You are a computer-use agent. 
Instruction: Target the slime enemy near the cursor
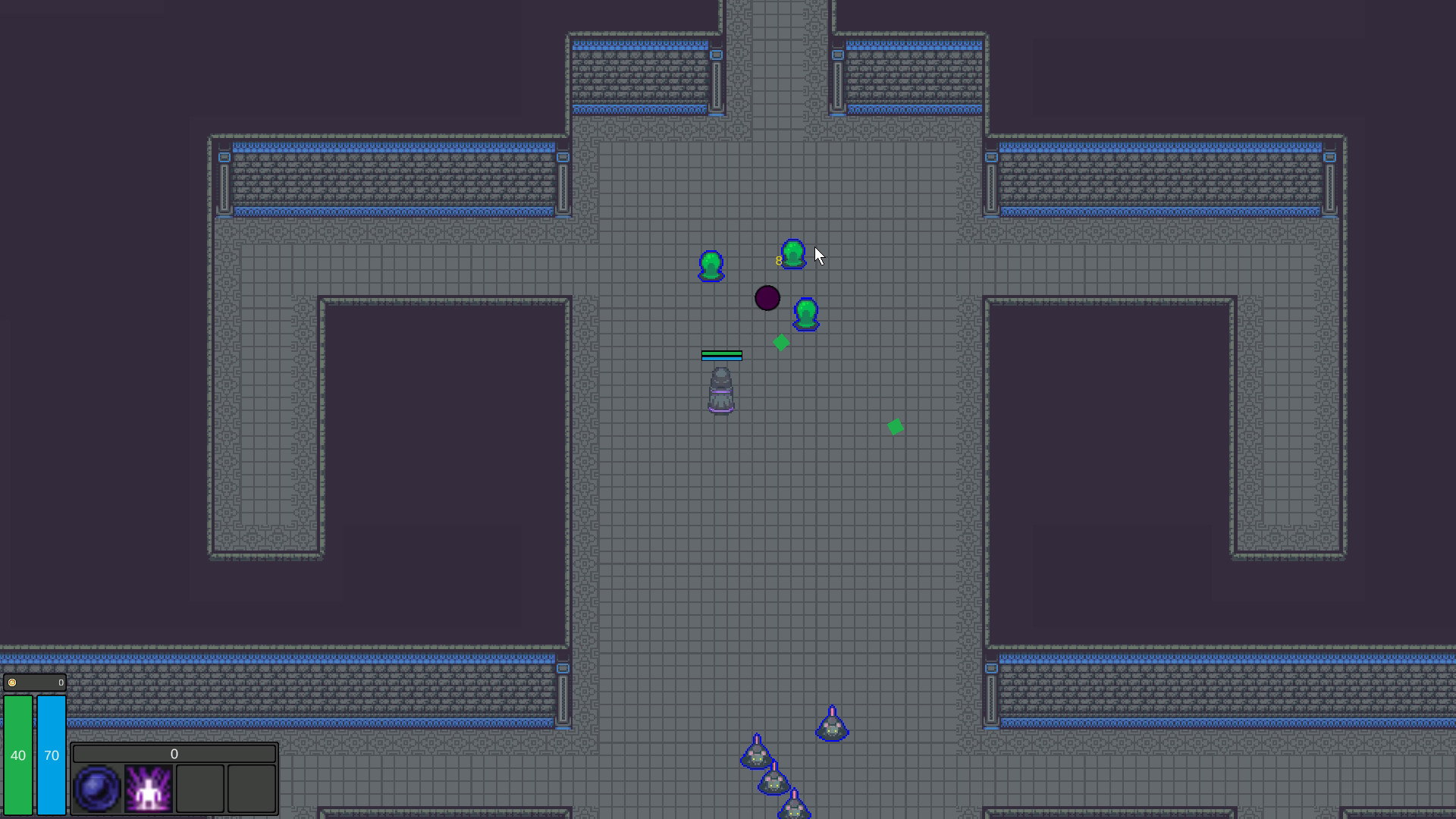[792, 253]
